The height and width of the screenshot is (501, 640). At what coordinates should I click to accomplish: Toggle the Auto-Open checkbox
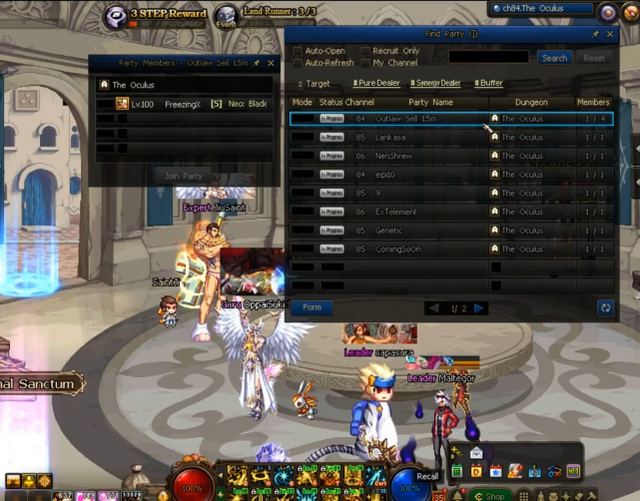[x=299, y=51]
